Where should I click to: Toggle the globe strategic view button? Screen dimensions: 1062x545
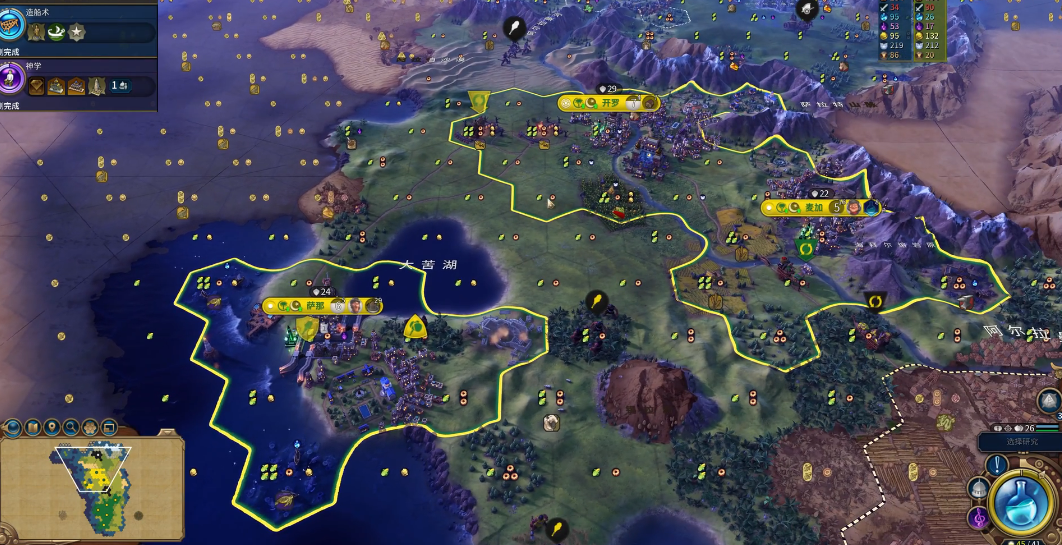13,428
